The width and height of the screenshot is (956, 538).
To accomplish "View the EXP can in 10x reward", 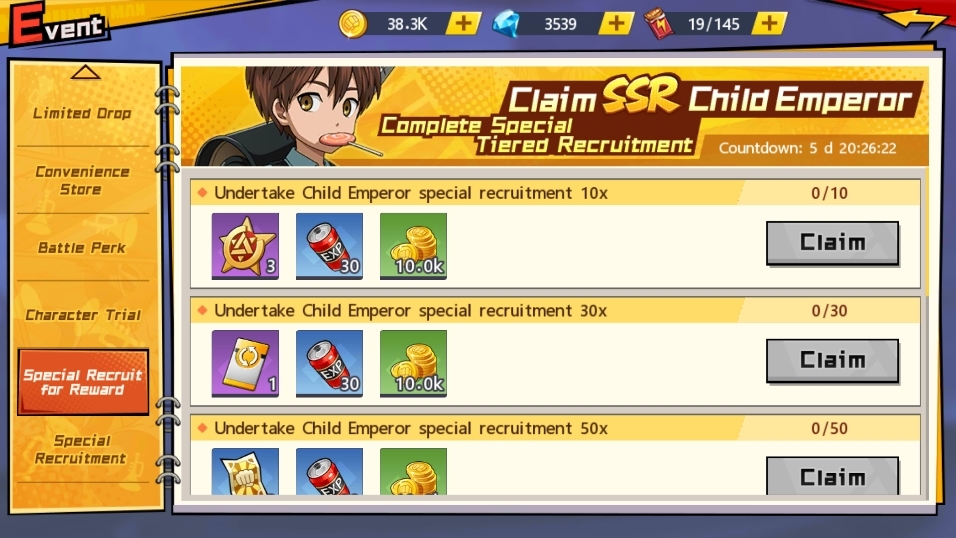I will tap(329, 246).
